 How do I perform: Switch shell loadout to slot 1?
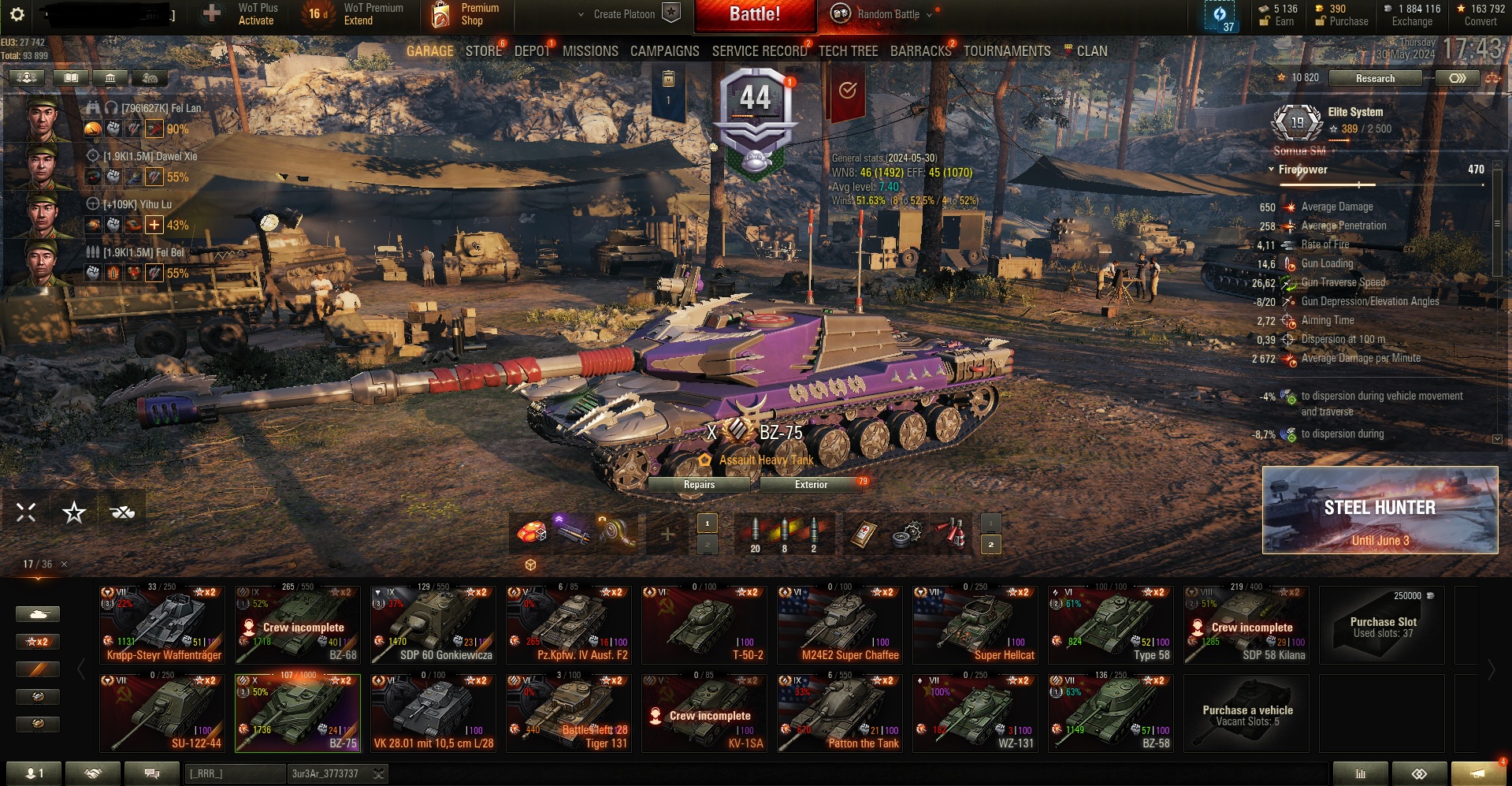pos(707,522)
